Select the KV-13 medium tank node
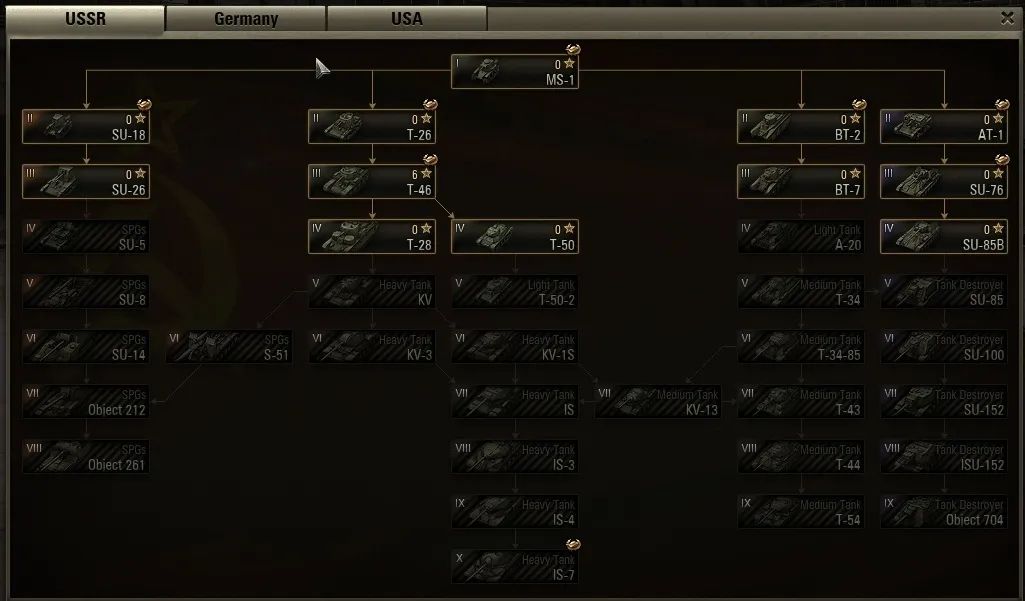This screenshot has height=601, width=1025. (x=658, y=402)
